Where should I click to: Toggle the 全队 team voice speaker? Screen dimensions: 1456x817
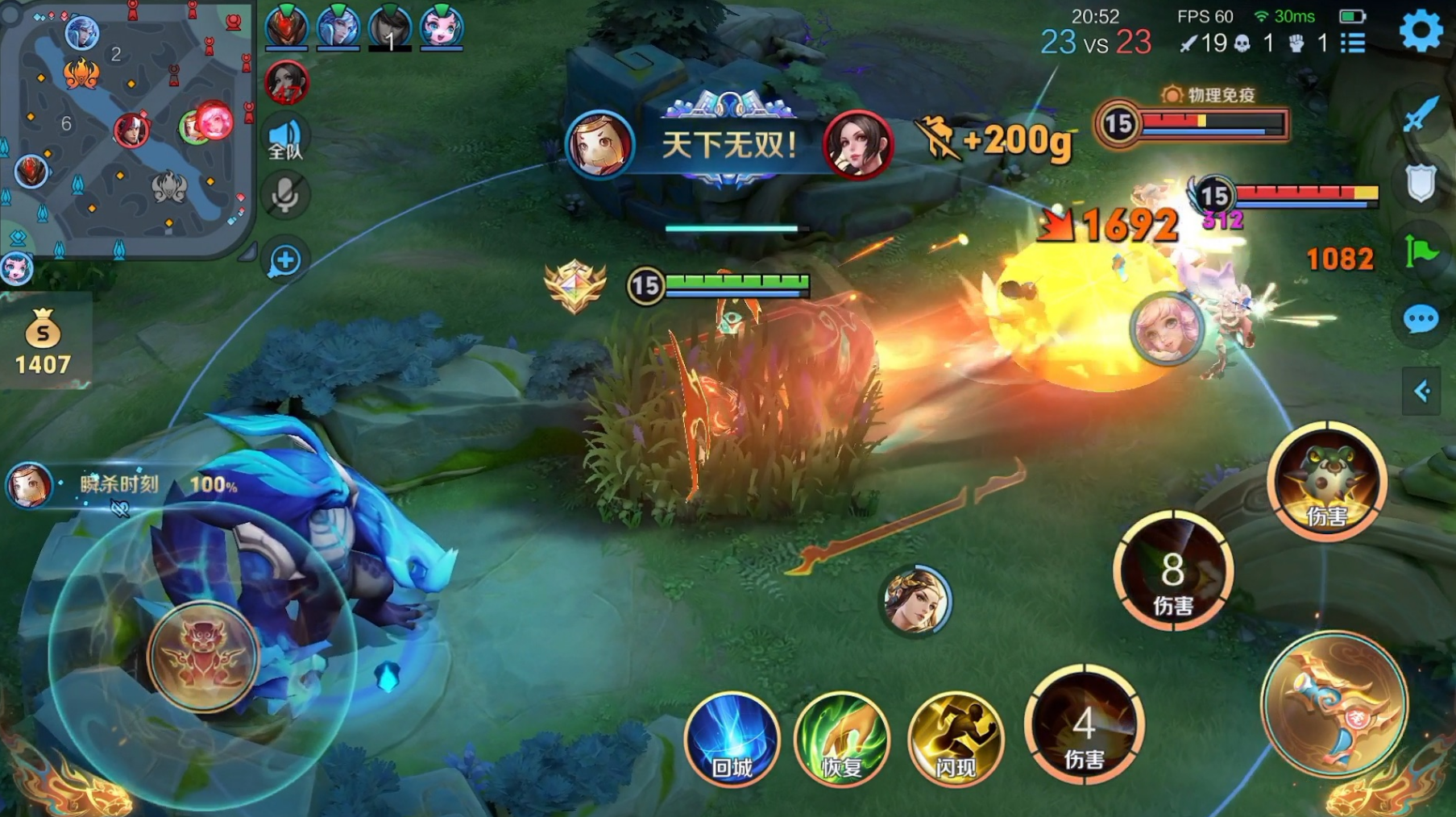284,139
